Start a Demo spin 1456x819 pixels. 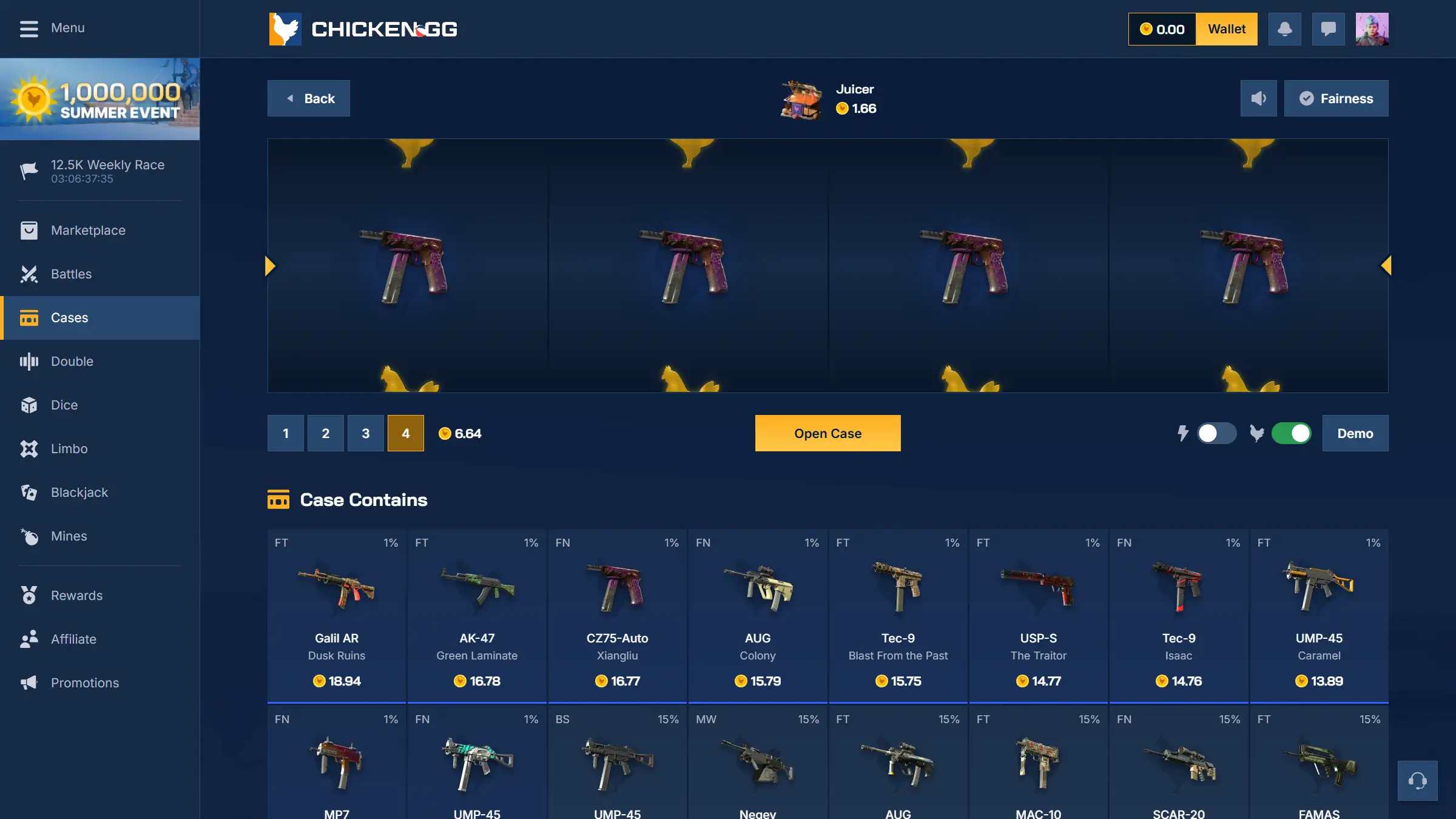1355,433
